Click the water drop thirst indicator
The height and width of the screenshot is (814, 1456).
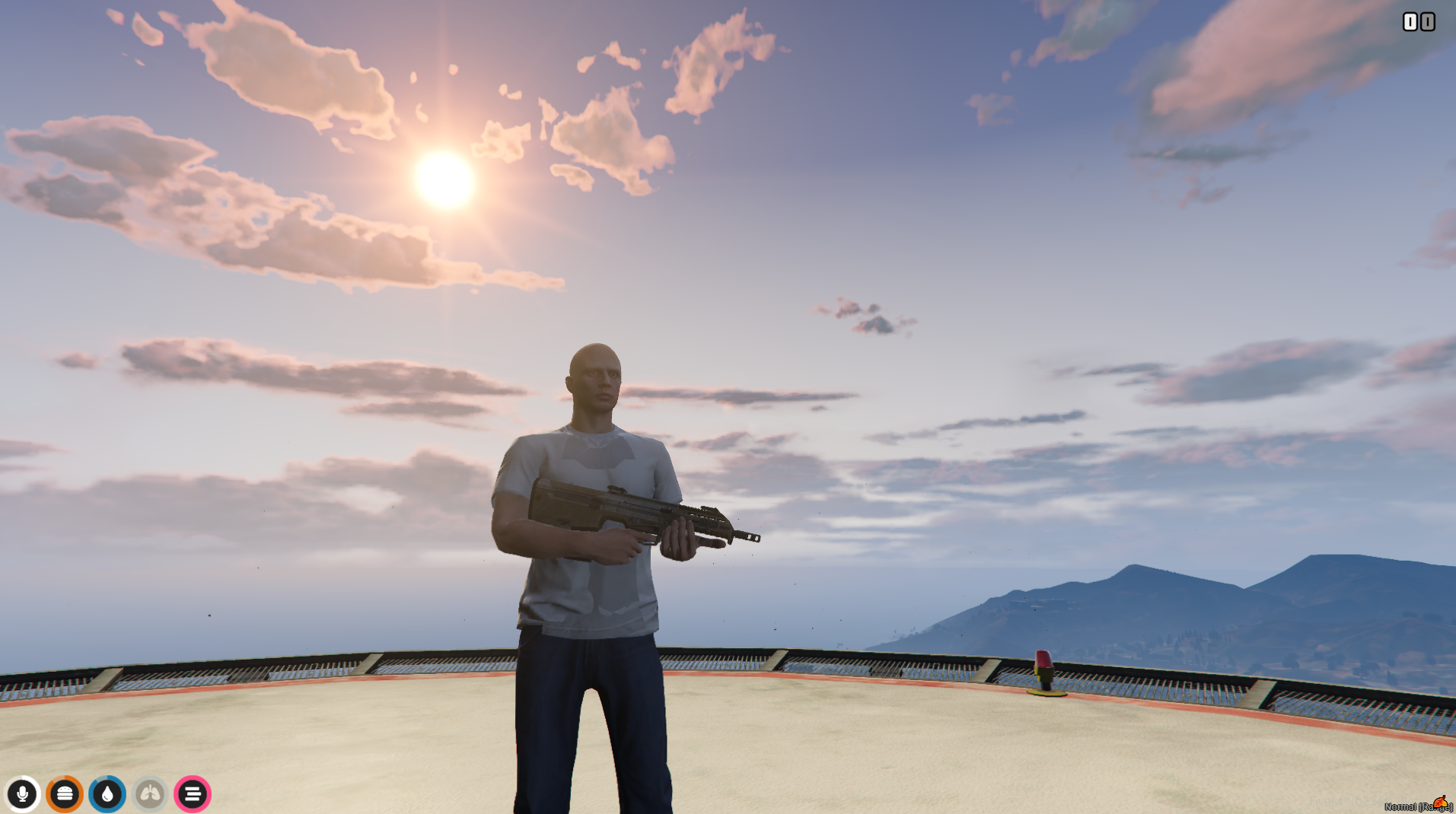107,794
